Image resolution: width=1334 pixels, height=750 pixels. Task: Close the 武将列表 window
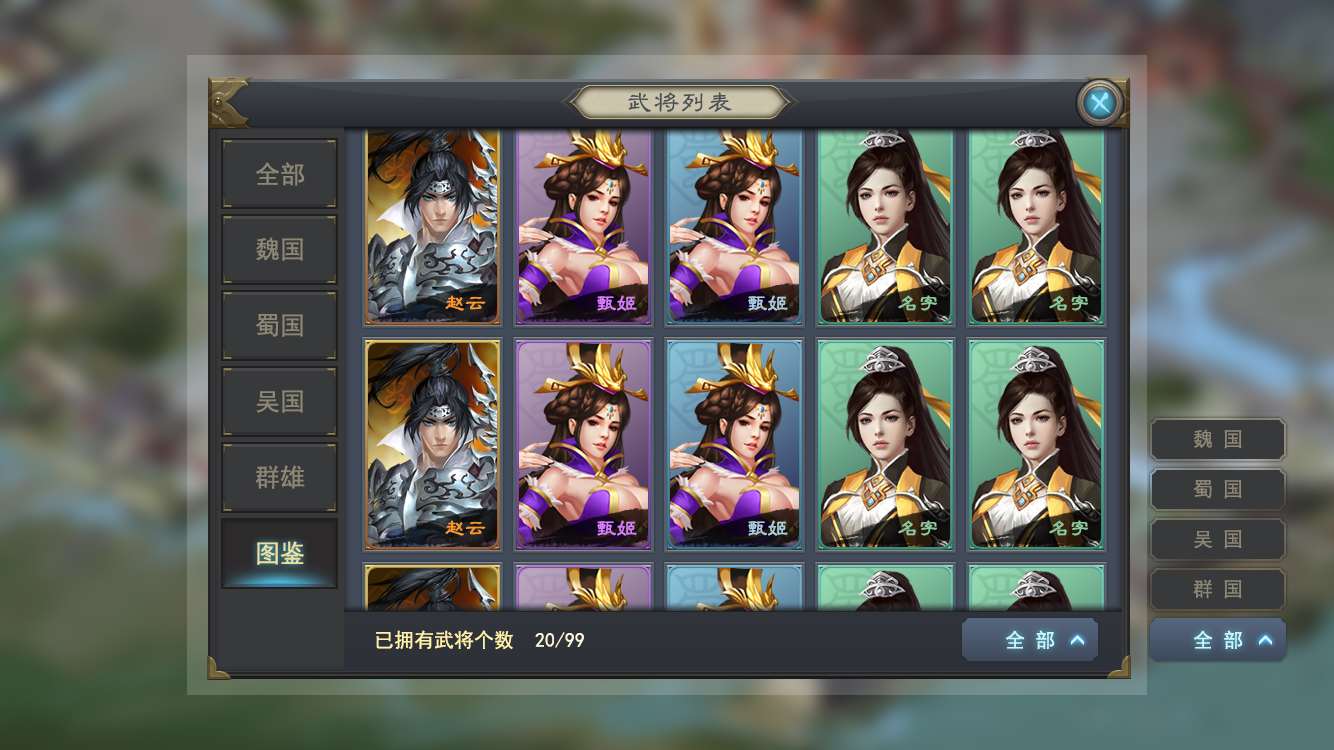coord(1099,102)
